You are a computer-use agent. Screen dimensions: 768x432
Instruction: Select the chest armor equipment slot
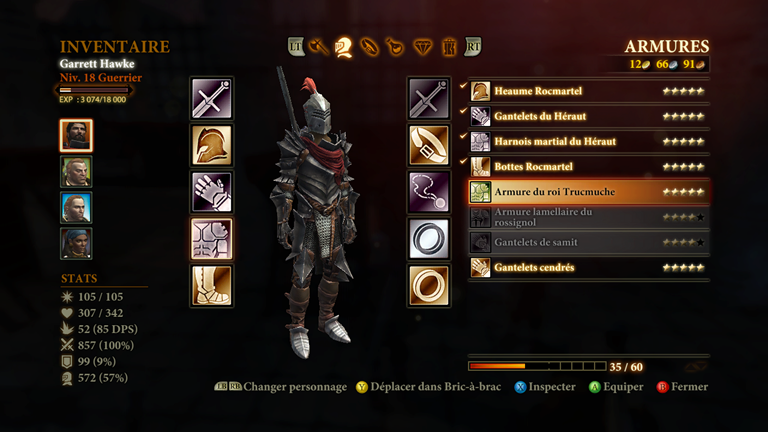212,239
